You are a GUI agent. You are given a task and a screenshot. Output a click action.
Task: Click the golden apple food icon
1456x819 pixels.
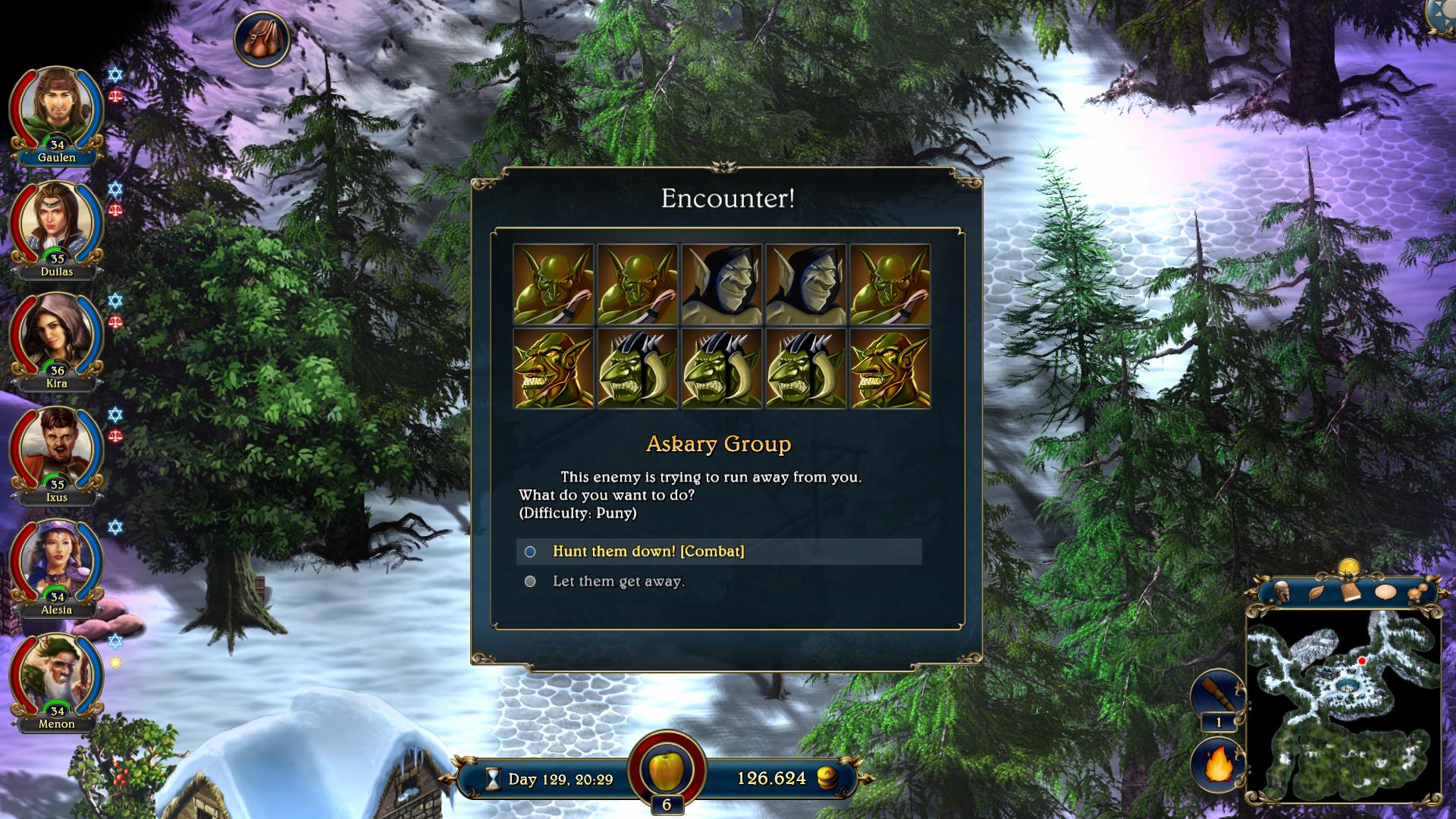pyautogui.click(x=667, y=769)
